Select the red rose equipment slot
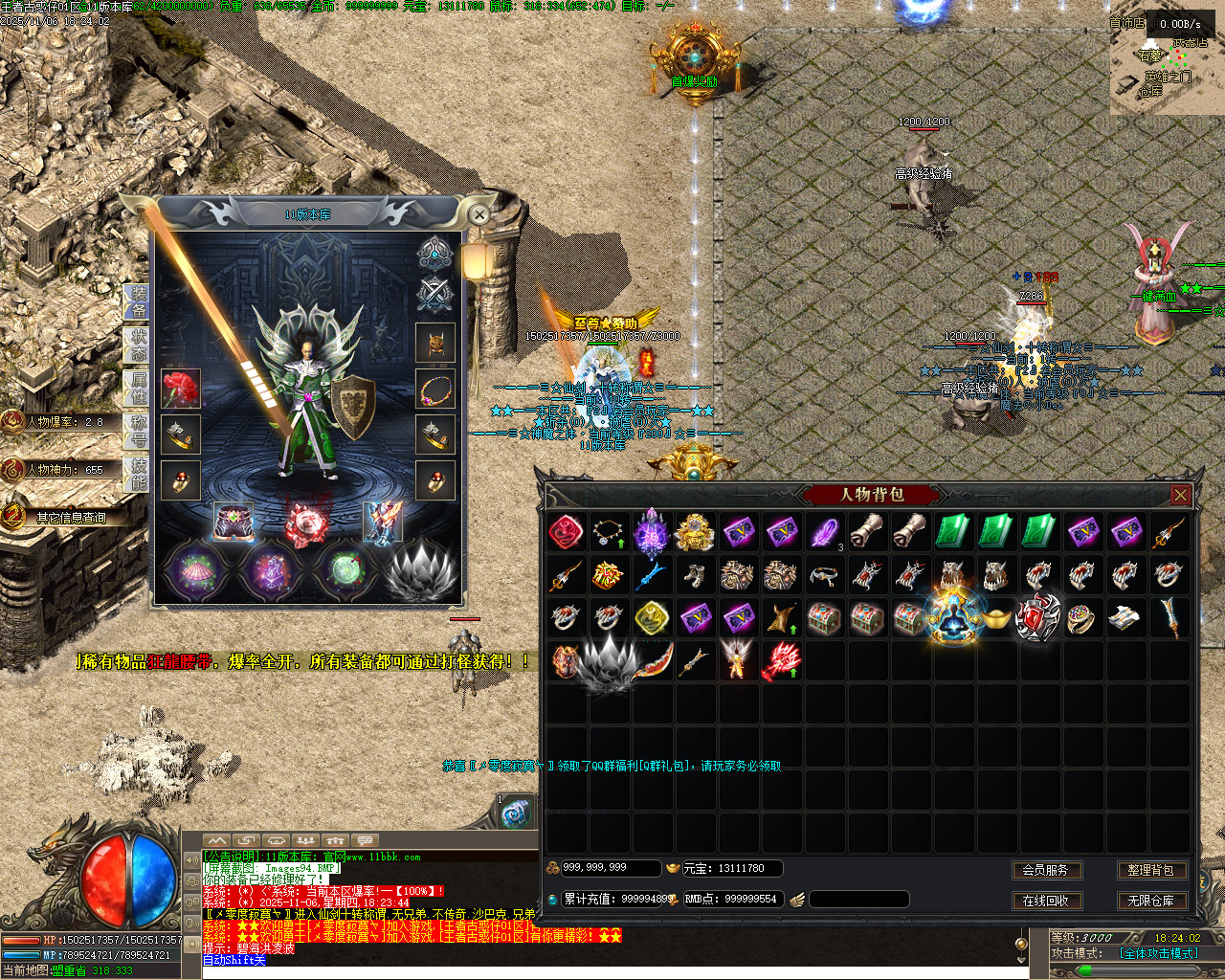The image size is (1225, 980). (x=180, y=389)
